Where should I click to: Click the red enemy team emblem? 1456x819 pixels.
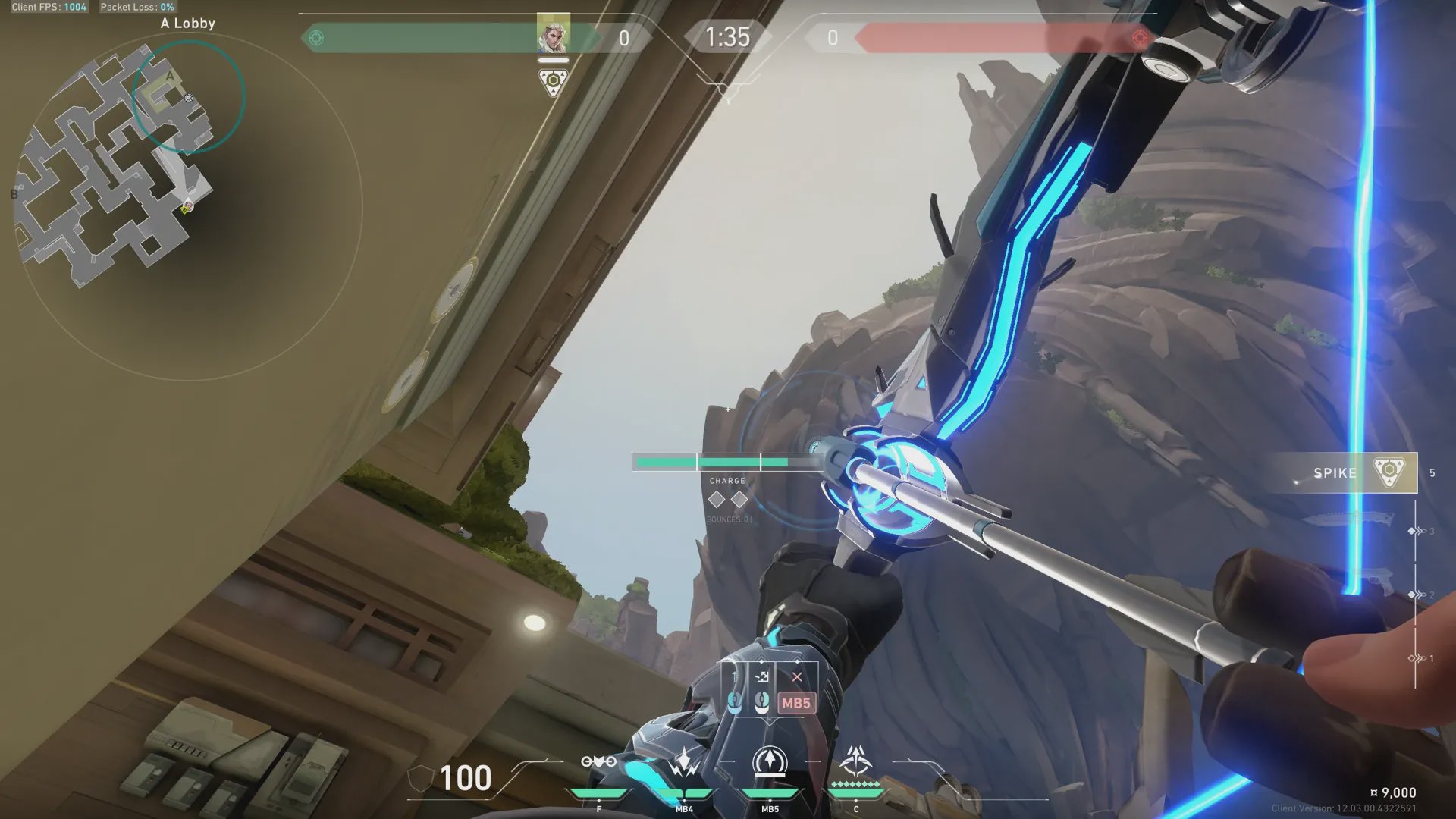1139,38
